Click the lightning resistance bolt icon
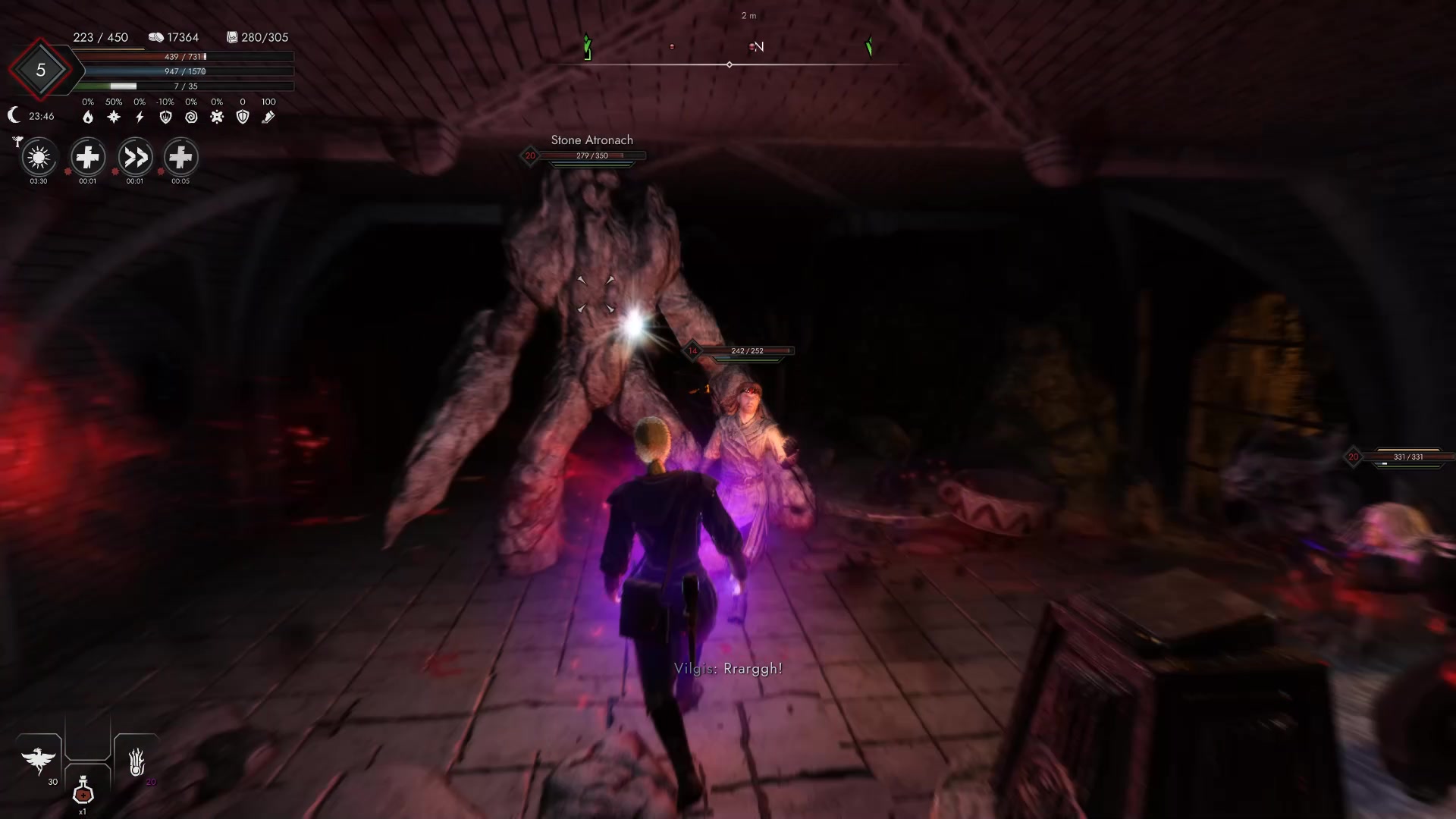 138,117
